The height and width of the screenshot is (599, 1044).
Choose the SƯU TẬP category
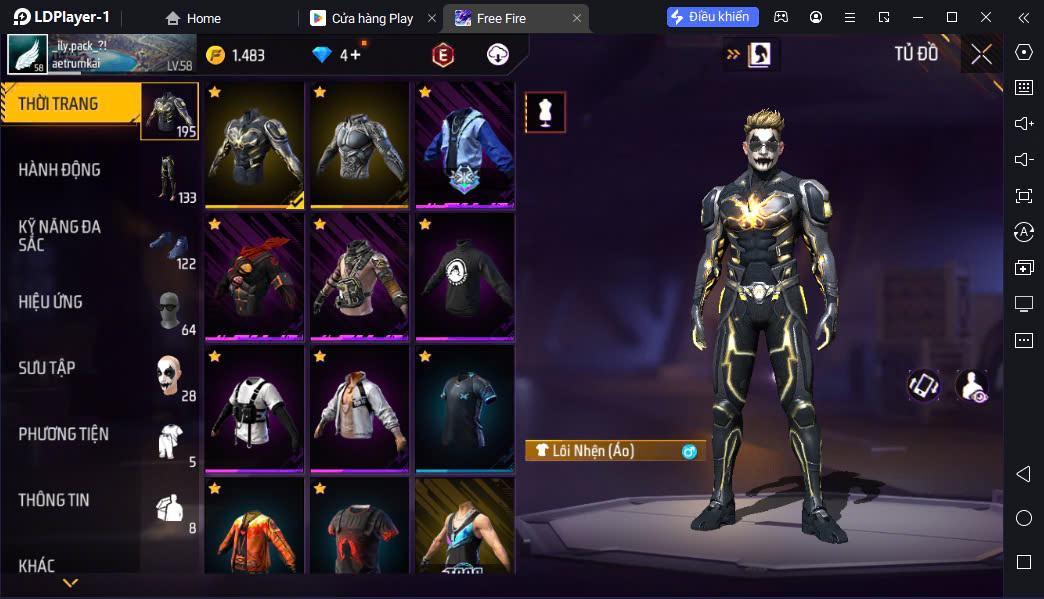pos(47,368)
